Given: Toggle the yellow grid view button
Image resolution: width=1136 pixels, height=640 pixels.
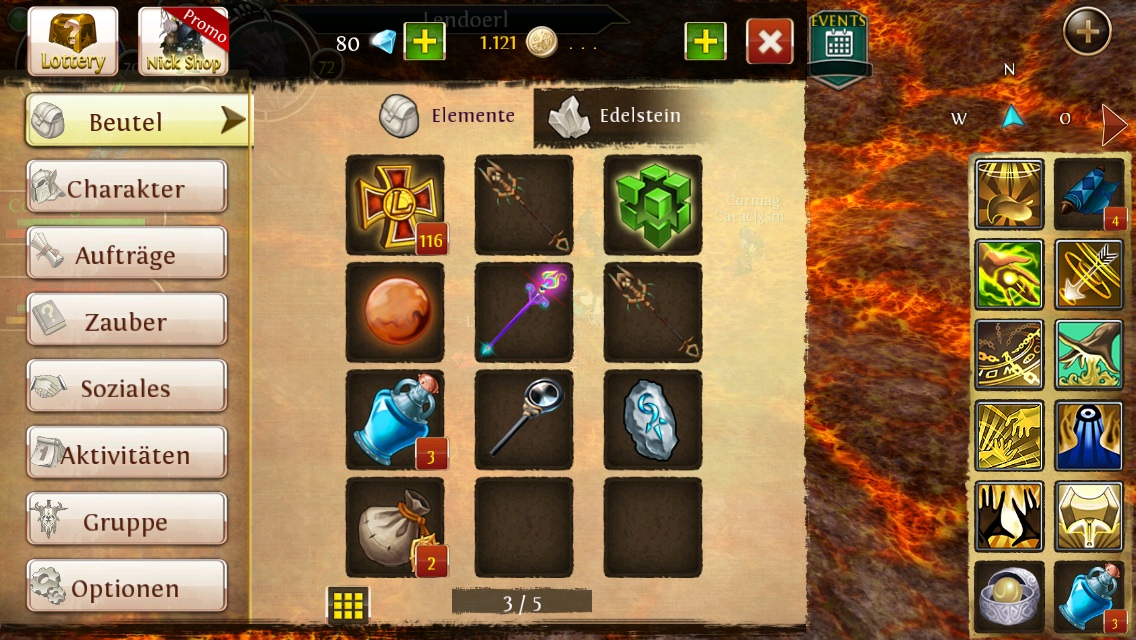Looking at the screenshot, I should 348,604.
